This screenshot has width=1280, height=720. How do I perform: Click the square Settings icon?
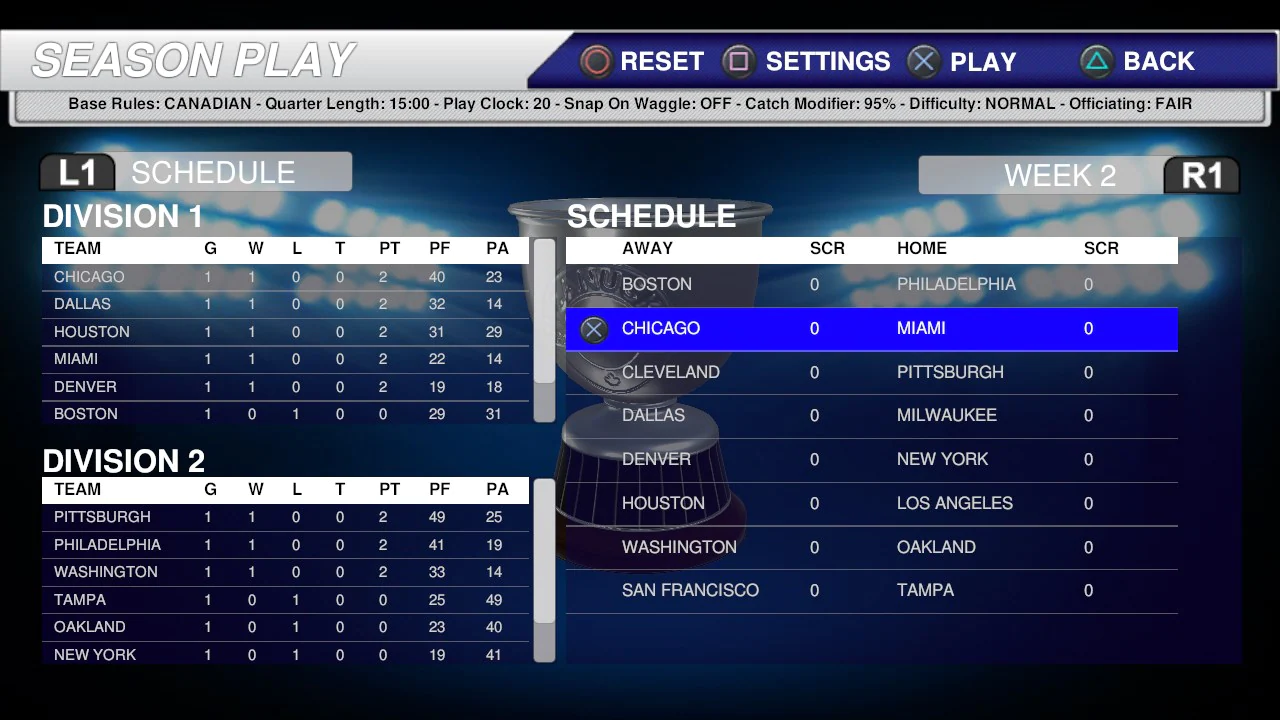click(739, 61)
